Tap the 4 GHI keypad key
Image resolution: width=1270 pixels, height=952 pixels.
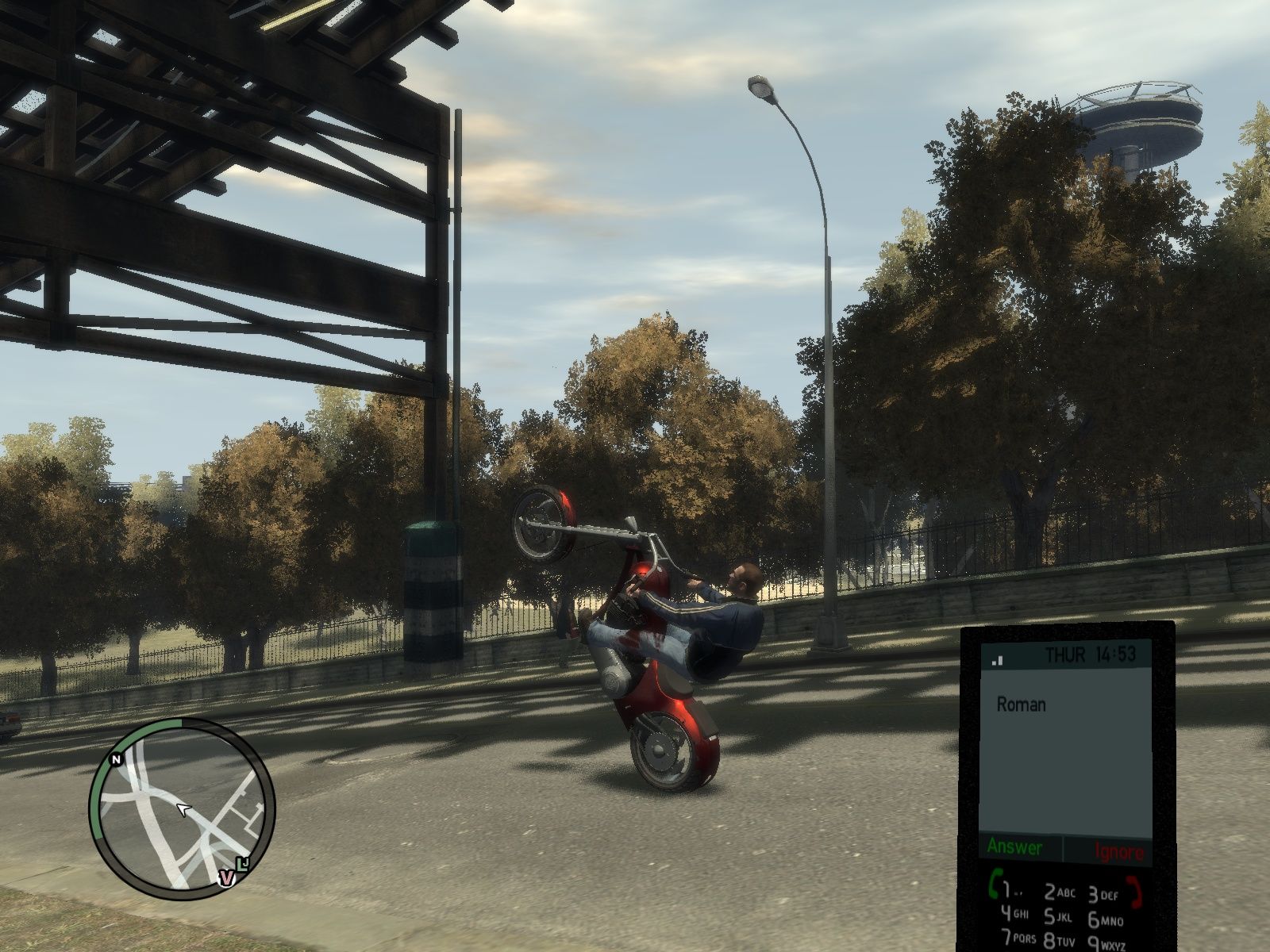1013,914
